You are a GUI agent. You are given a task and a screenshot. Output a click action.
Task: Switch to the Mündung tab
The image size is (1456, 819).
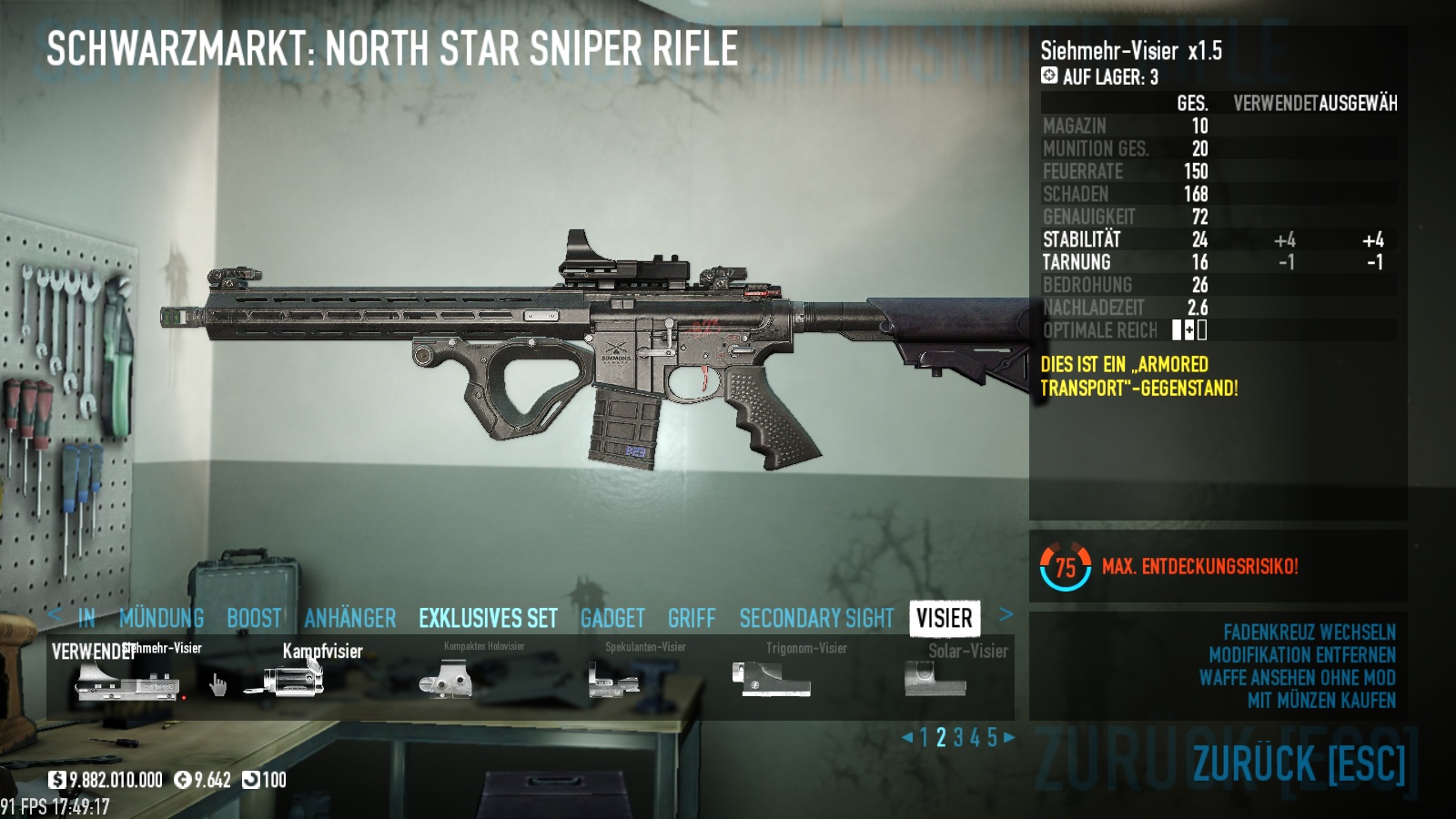(x=161, y=619)
